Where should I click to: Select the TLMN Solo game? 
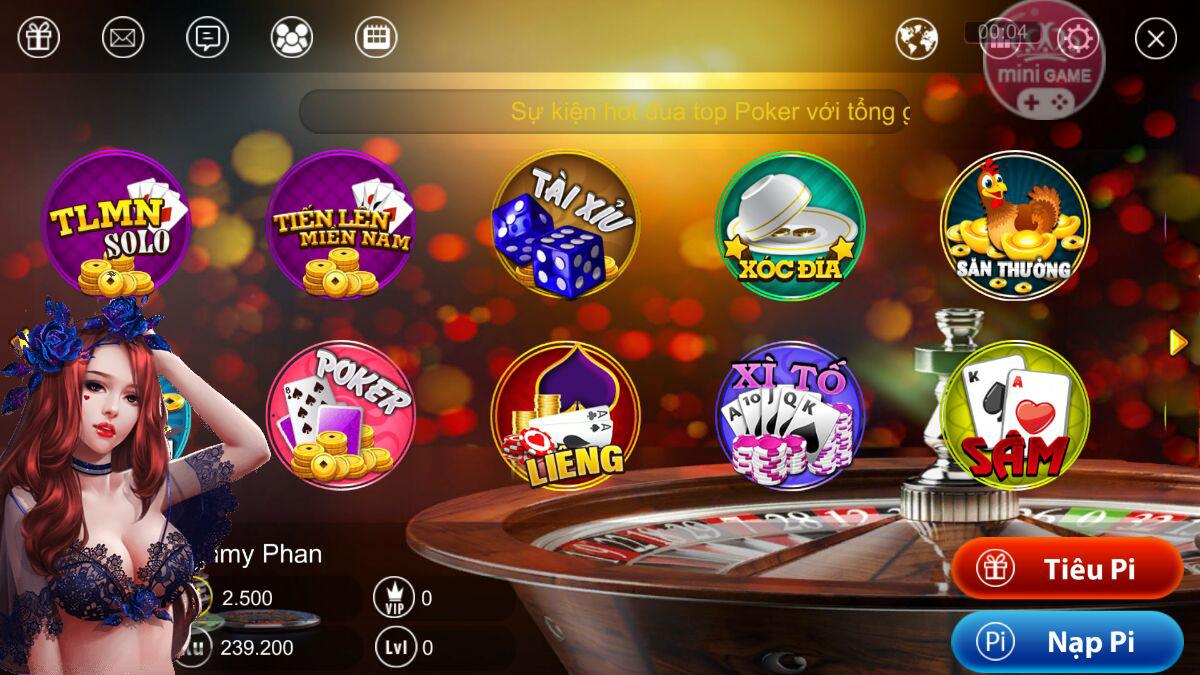point(115,224)
